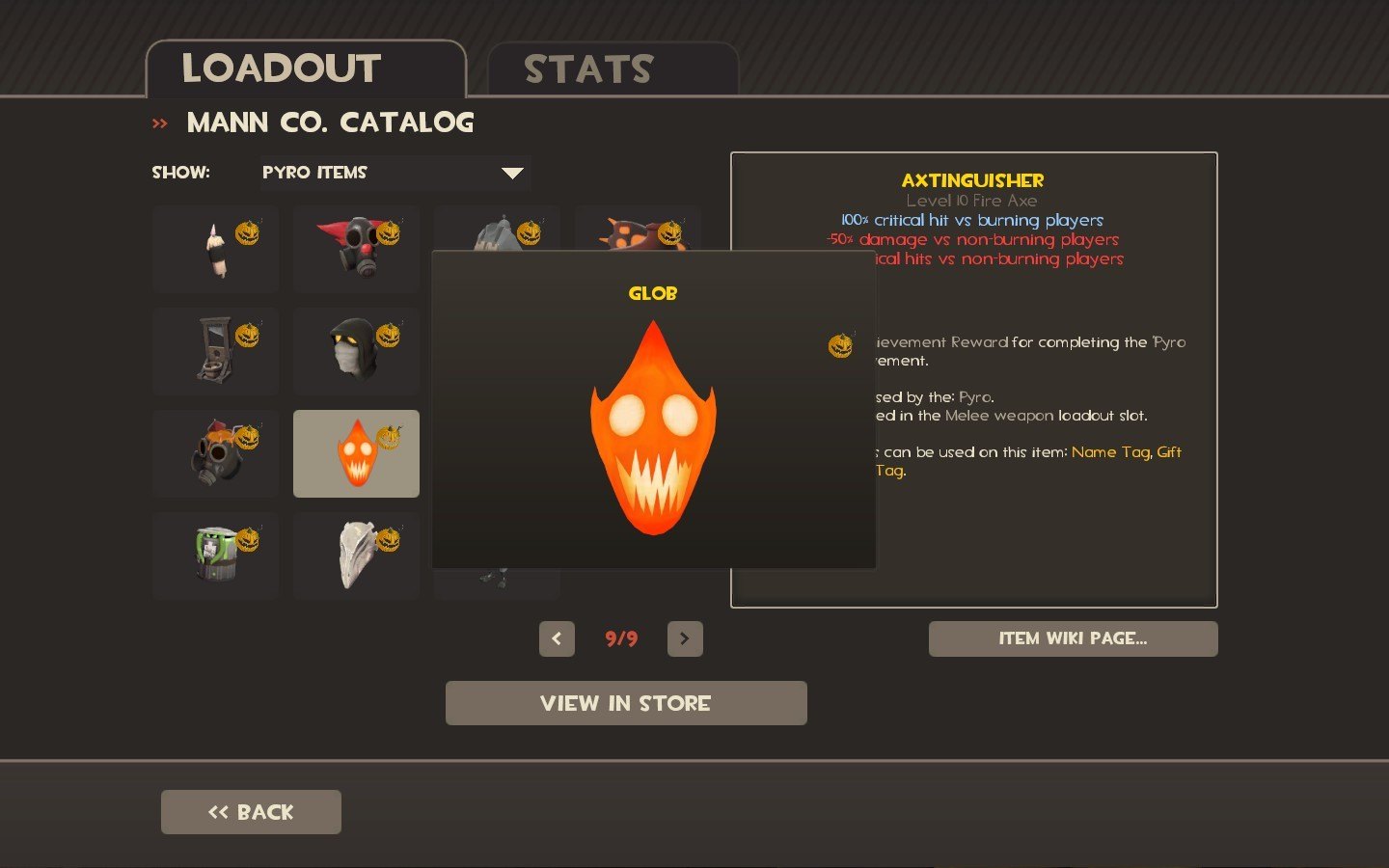The image size is (1389, 868).
Task: Select the white bird skull mask
Action: pyautogui.click(x=356, y=556)
